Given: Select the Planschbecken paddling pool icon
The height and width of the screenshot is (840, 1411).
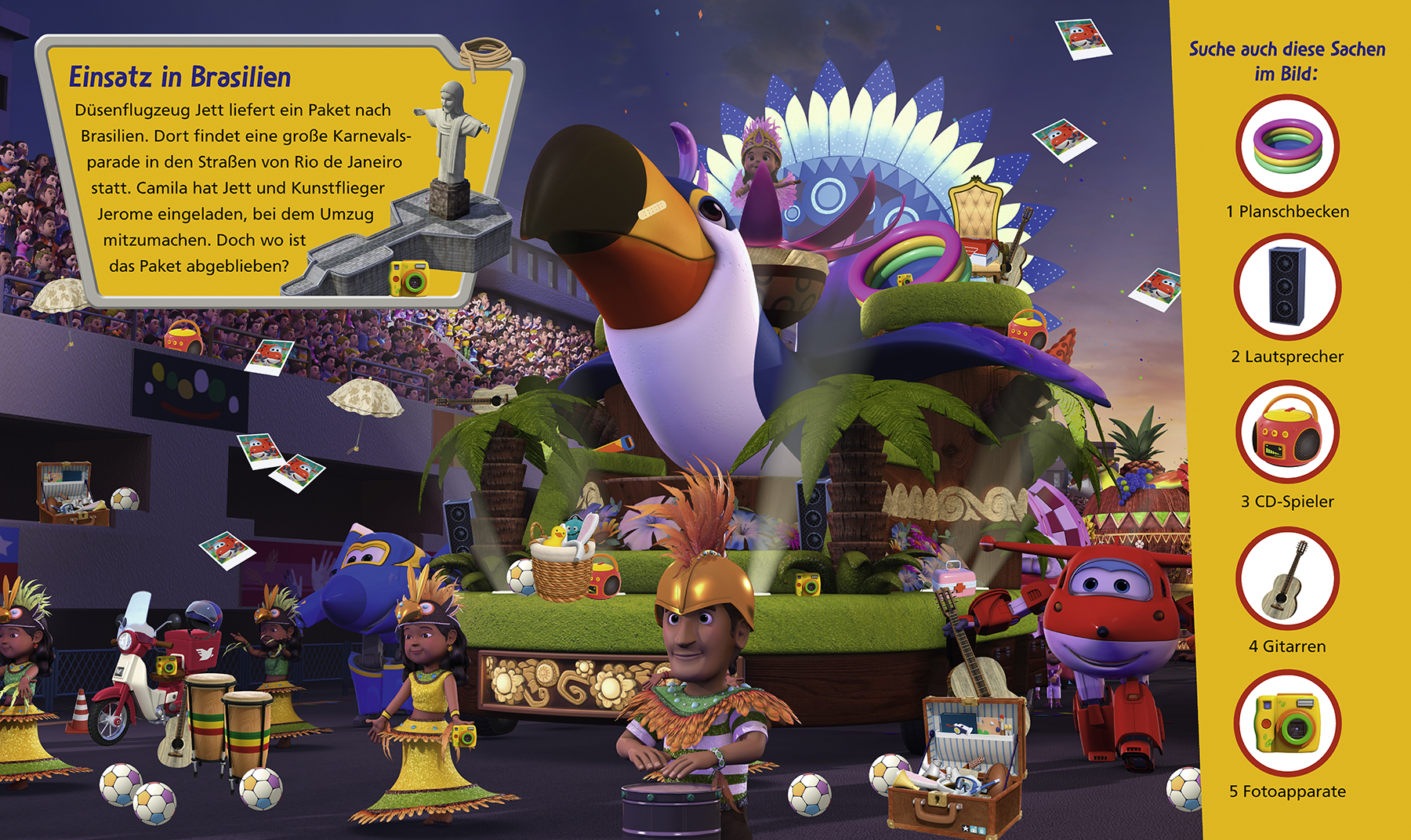Looking at the screenshot, I should point(1287,147).
